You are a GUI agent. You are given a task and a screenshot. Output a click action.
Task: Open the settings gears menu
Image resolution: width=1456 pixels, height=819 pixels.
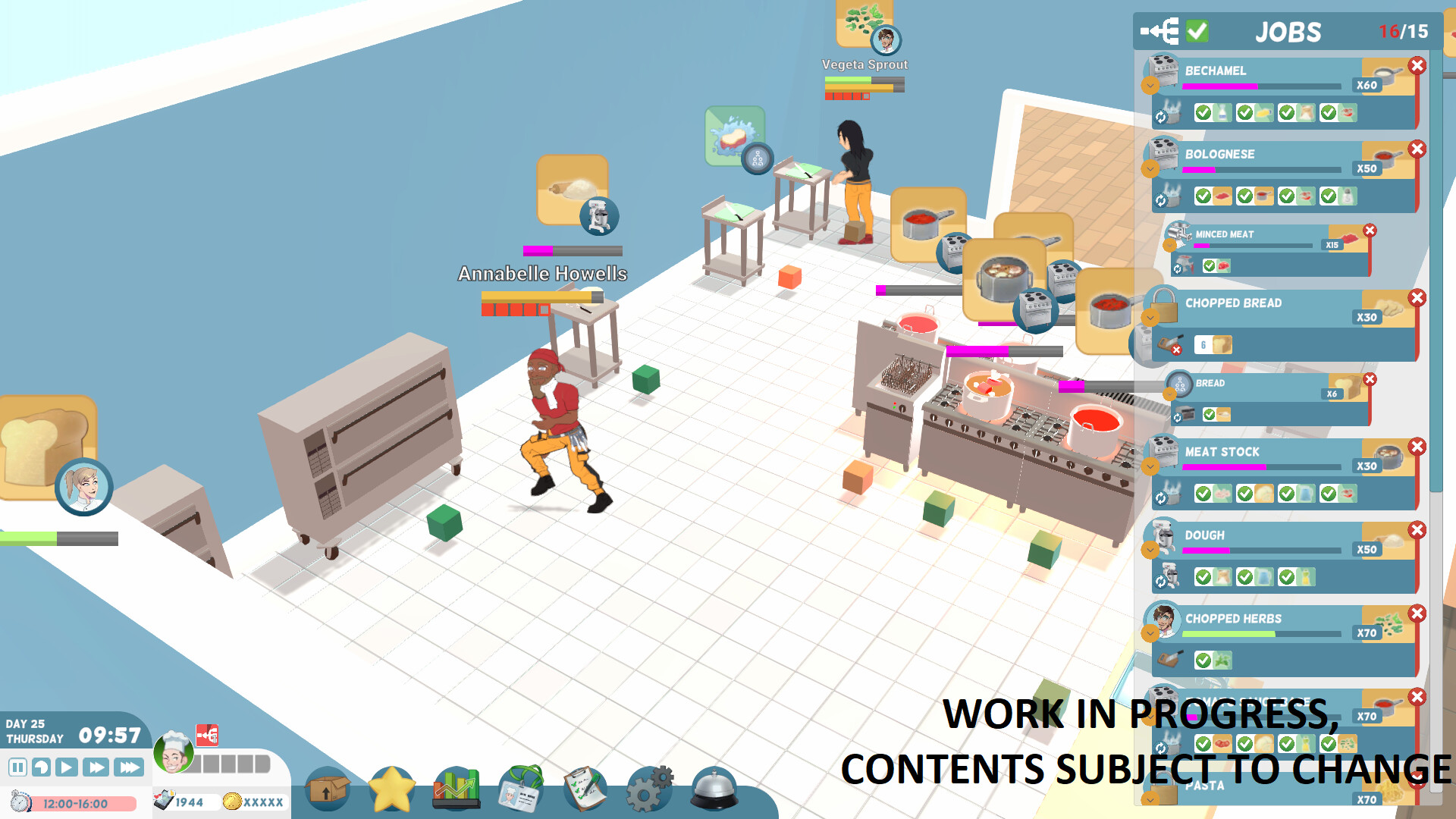point(648,790)
